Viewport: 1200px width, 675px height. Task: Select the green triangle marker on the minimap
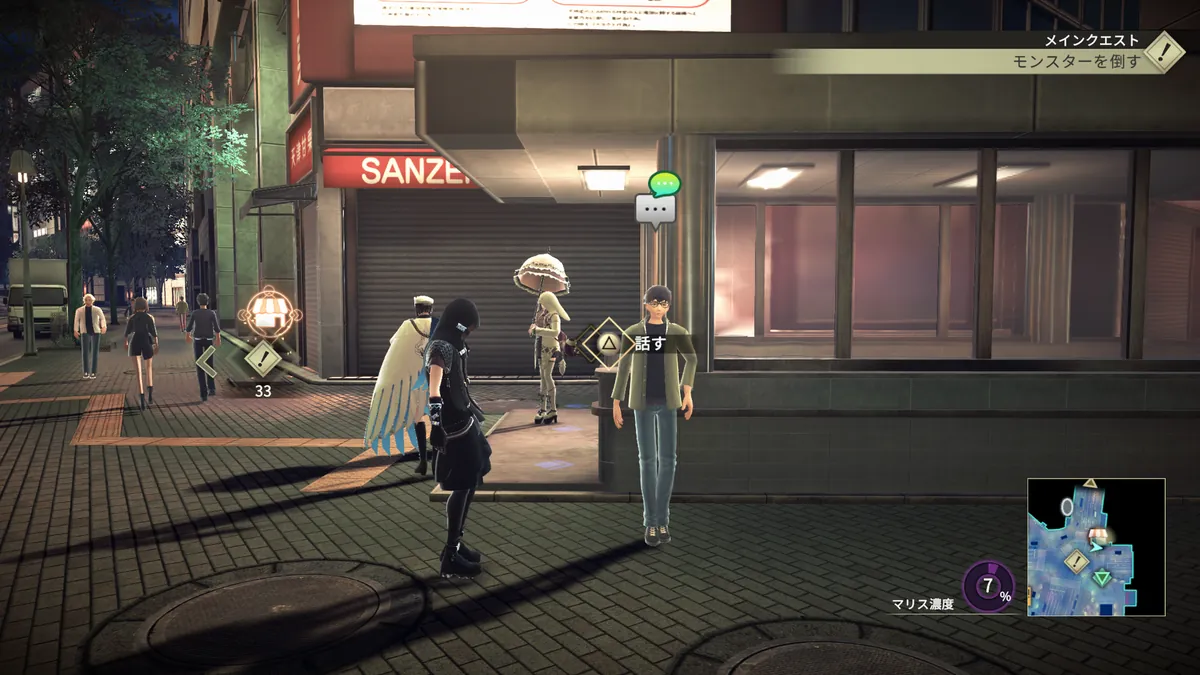tap(1102, 577)
